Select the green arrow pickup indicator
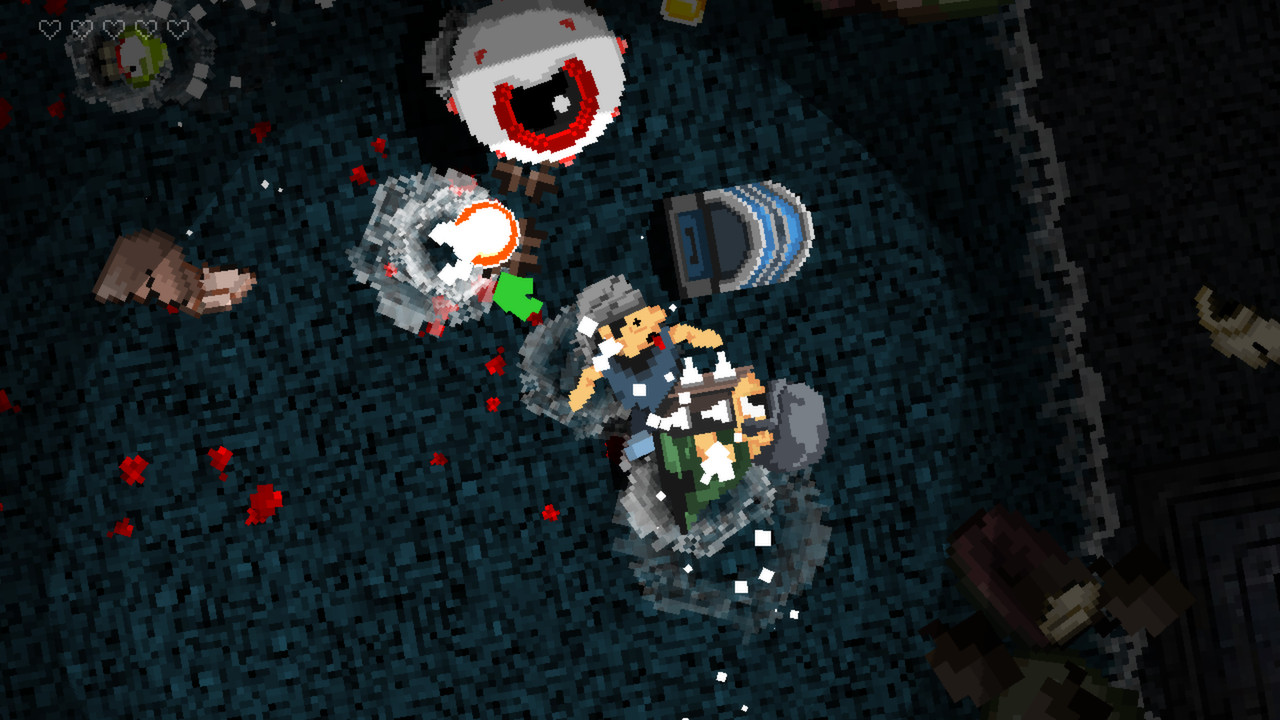Viewport: 1280px width, 720px height. tap(516, 295)
